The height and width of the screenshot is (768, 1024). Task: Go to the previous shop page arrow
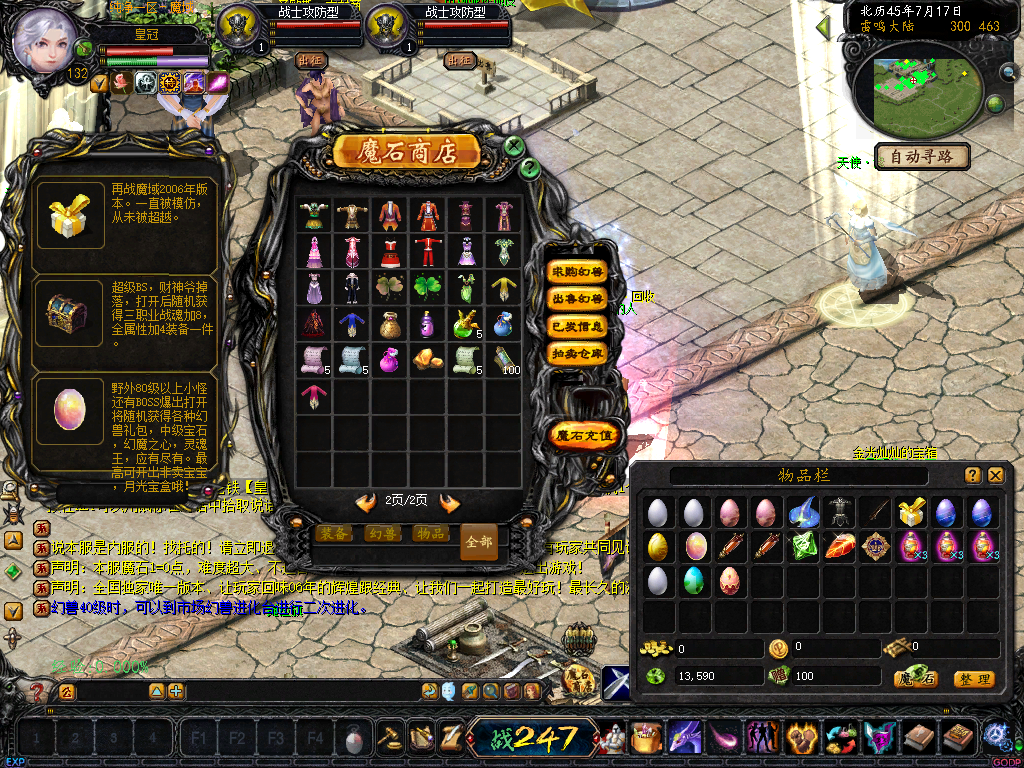click(x=366, y=502)
